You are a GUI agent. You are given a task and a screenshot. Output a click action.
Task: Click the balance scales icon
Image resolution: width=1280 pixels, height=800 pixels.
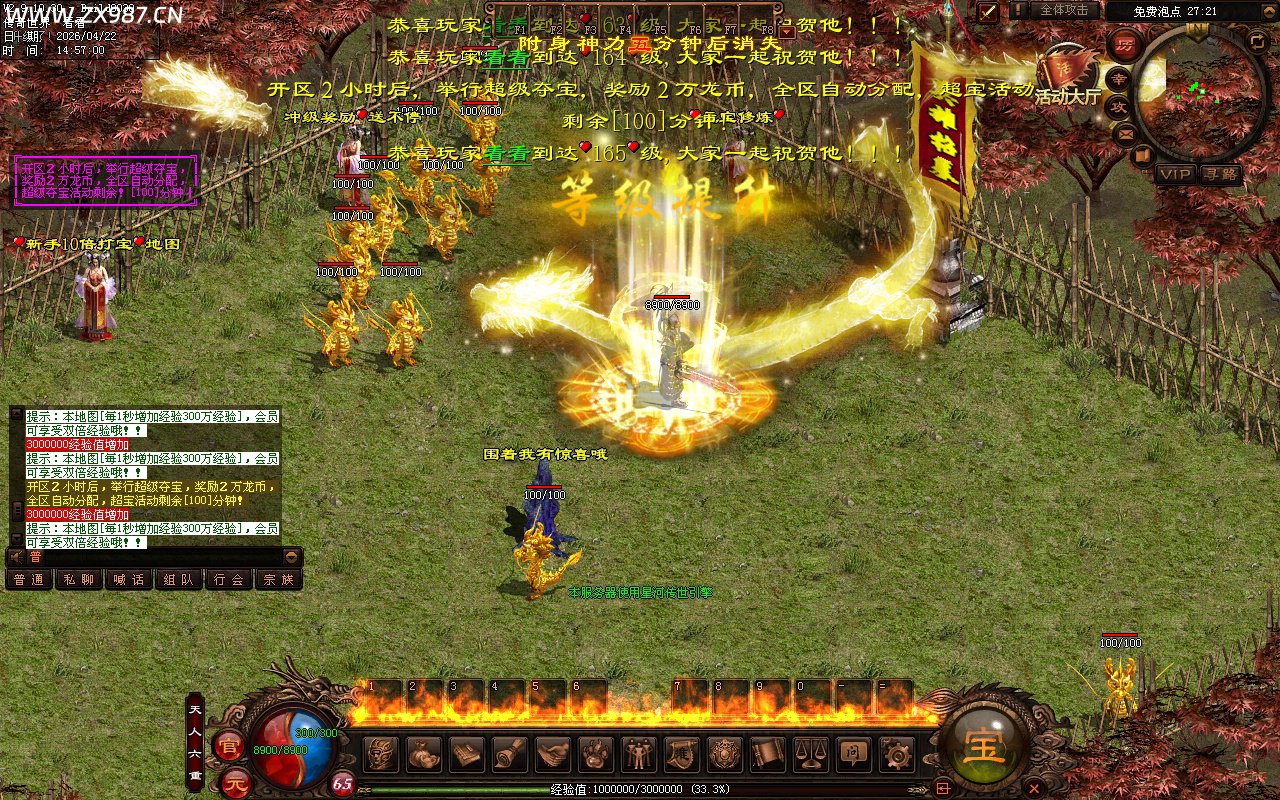(x=810, y=754)
